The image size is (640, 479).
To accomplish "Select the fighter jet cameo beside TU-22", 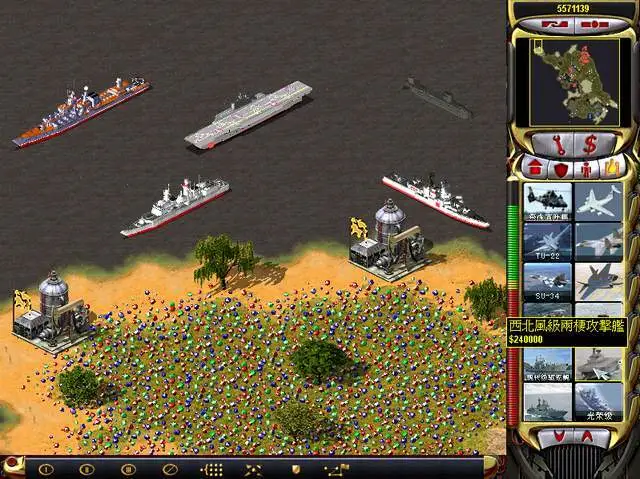I will [599, 241].
